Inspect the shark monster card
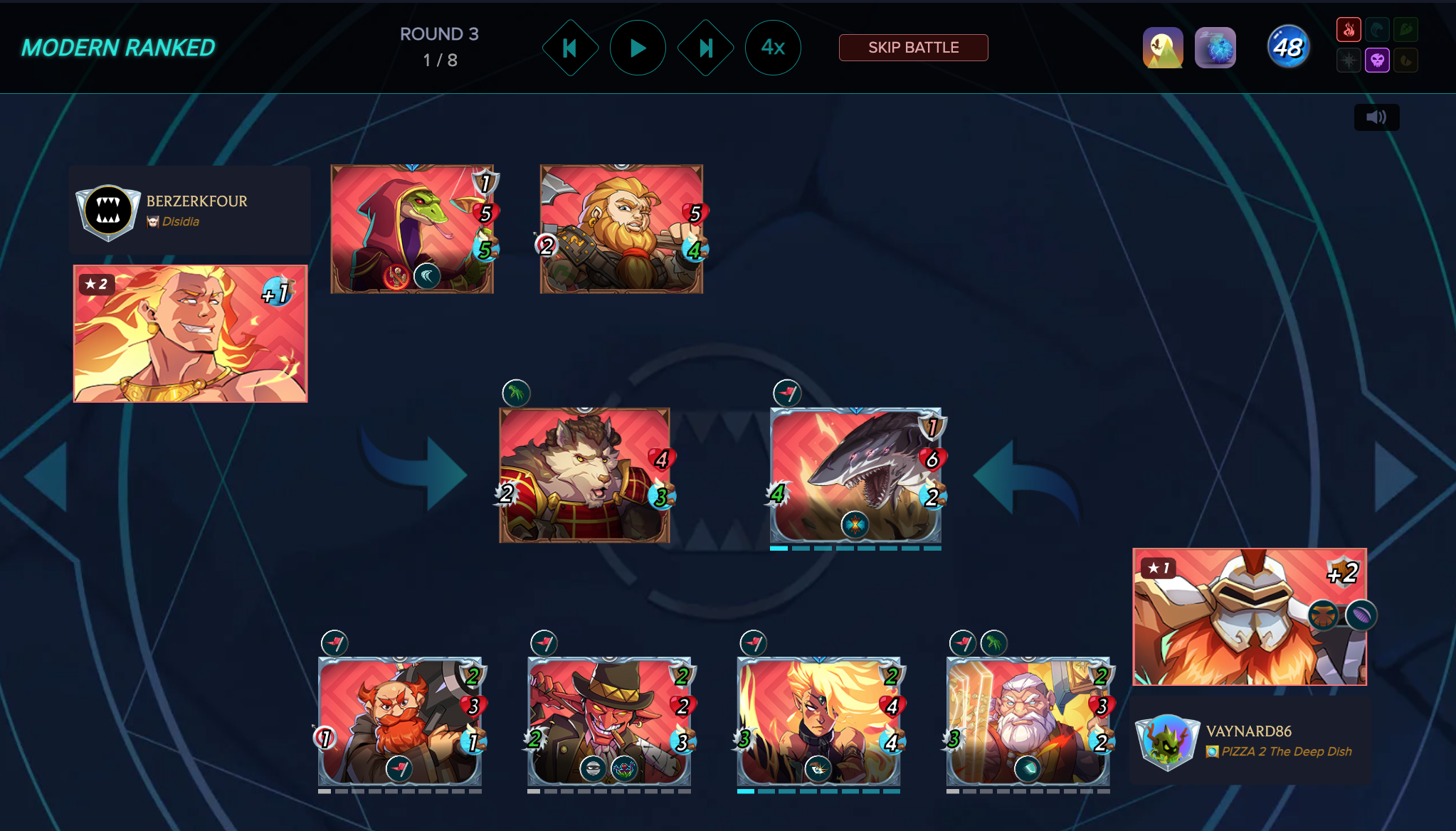Image resolution: width=1456 pixels, height=831 pixels. (855, 475)
